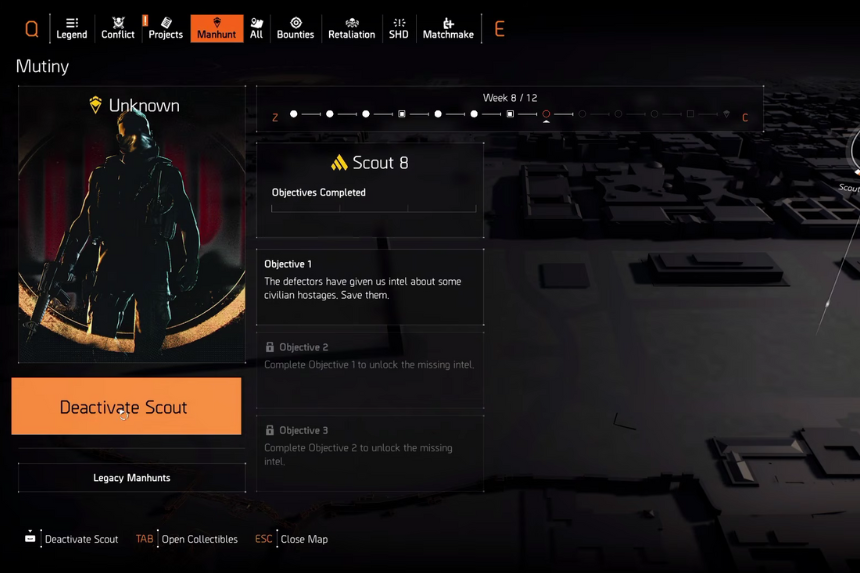Open the Retaliation tab
The width and height of the screenshot is (860, 573).
coord(351,28)
